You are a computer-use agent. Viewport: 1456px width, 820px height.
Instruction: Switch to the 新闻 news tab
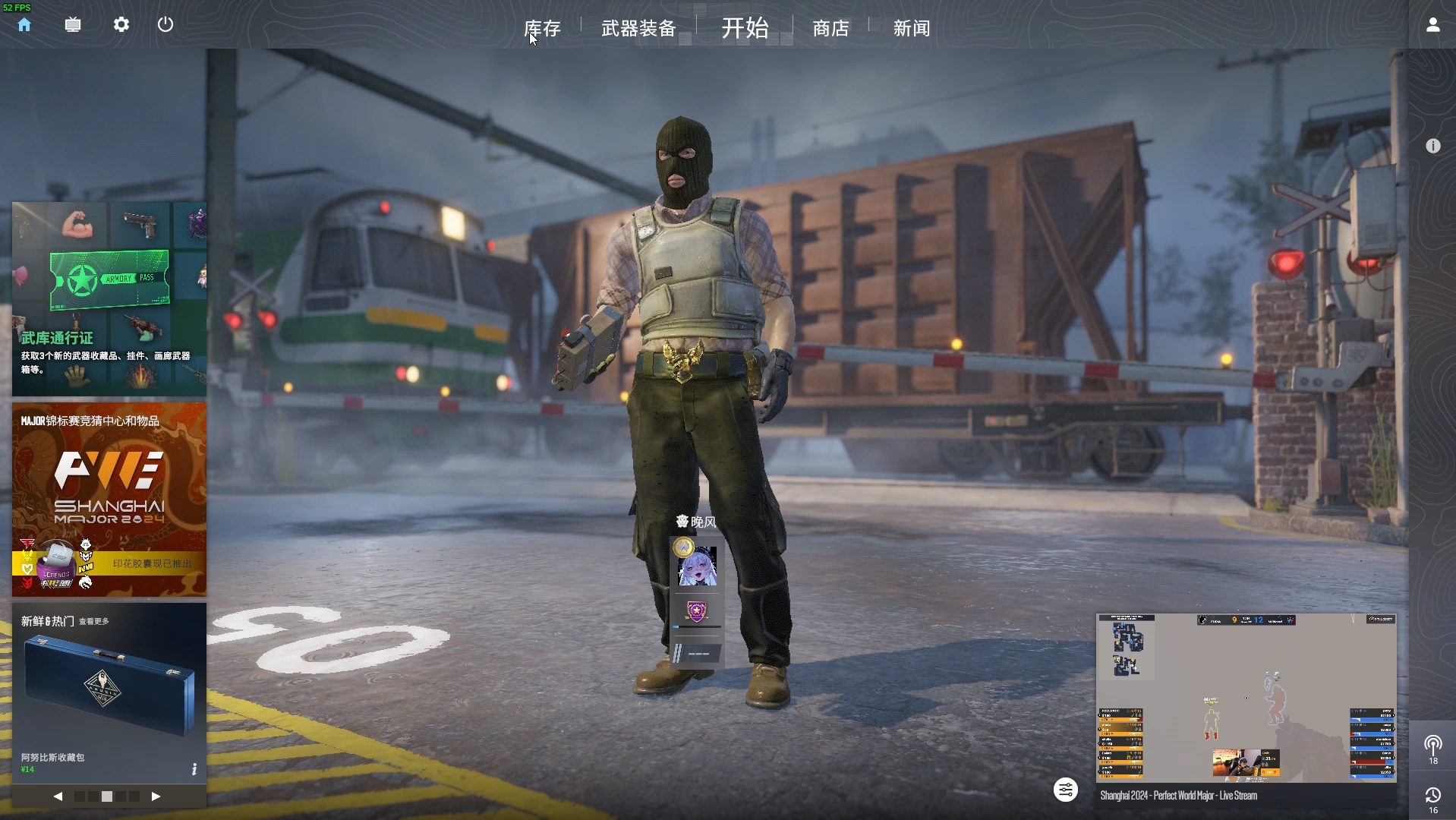point(911,29)
